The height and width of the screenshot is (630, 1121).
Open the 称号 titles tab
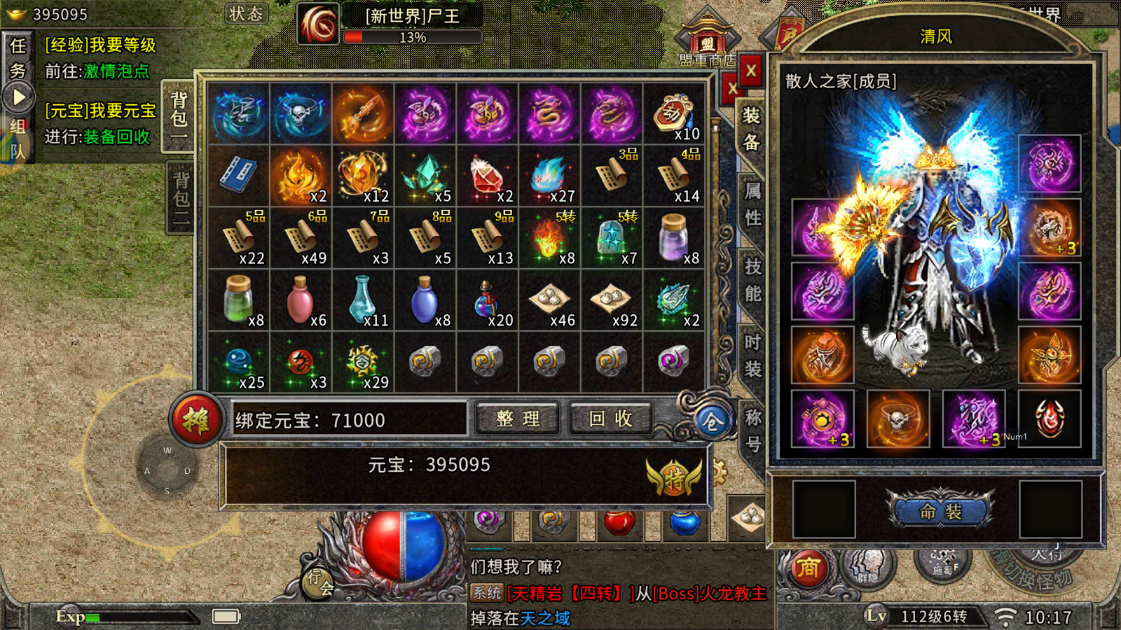[752, 431]
